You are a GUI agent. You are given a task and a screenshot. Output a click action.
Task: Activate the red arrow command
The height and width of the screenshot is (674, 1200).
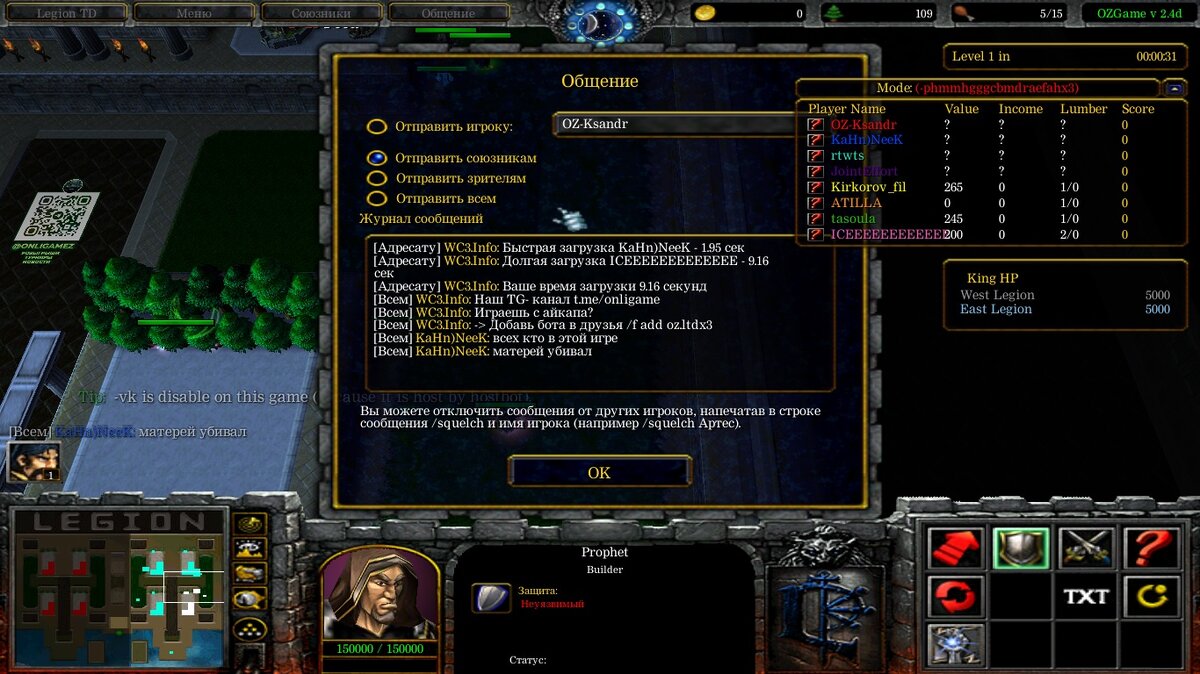[956, 548]
